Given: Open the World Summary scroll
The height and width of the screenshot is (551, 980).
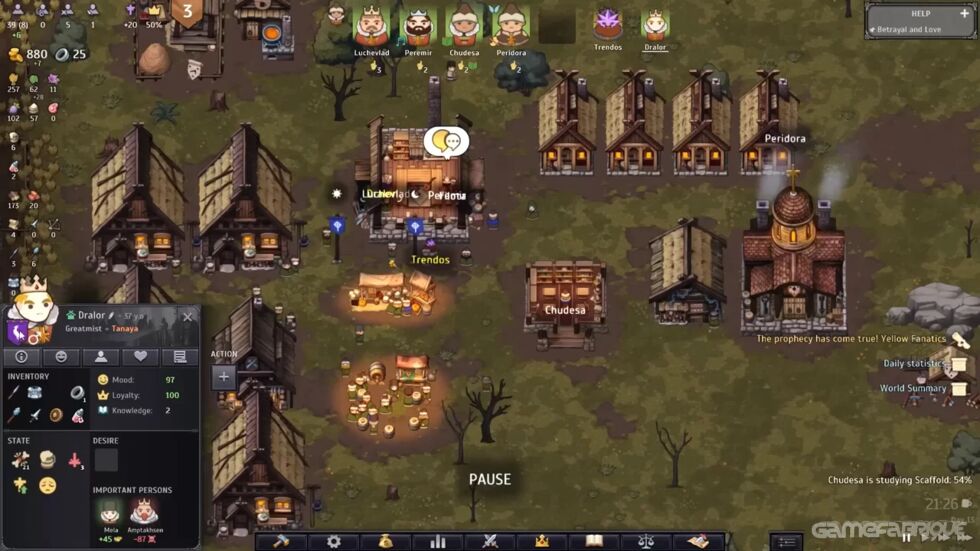Looking at the screenshot, I should (x=958, y=388).
